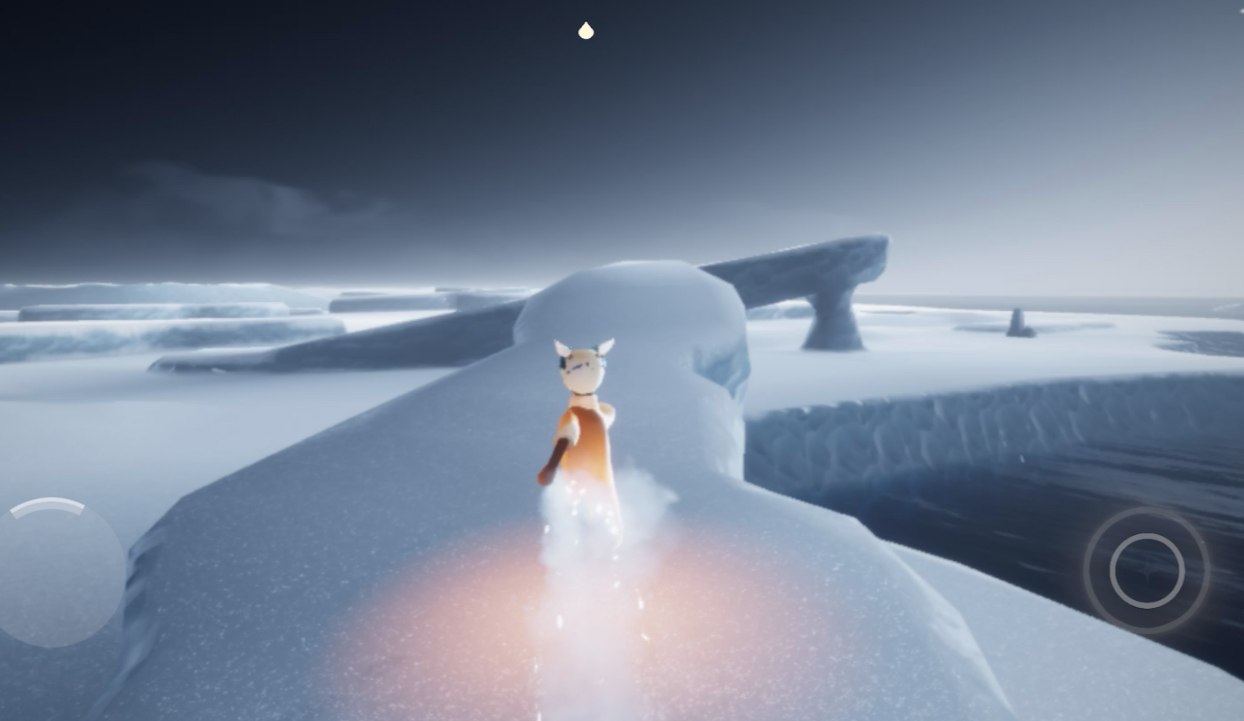Tap the left virtual movement joystick
Image resolution: width=1244 pixels, height=721 pixels.
(x=60, y=571)
